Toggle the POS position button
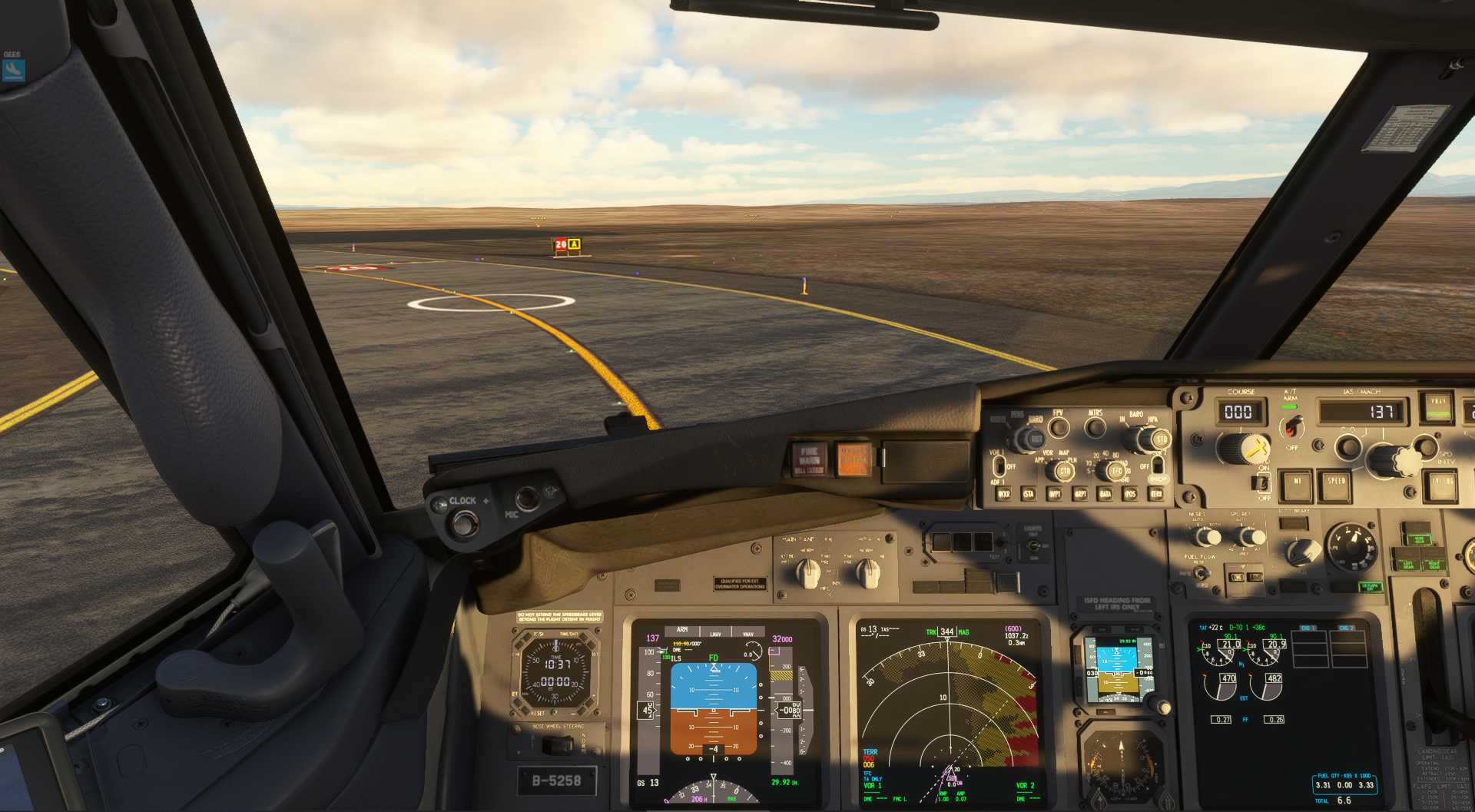The height and width of the screenshot is (812, 1475). [1130, 494]
